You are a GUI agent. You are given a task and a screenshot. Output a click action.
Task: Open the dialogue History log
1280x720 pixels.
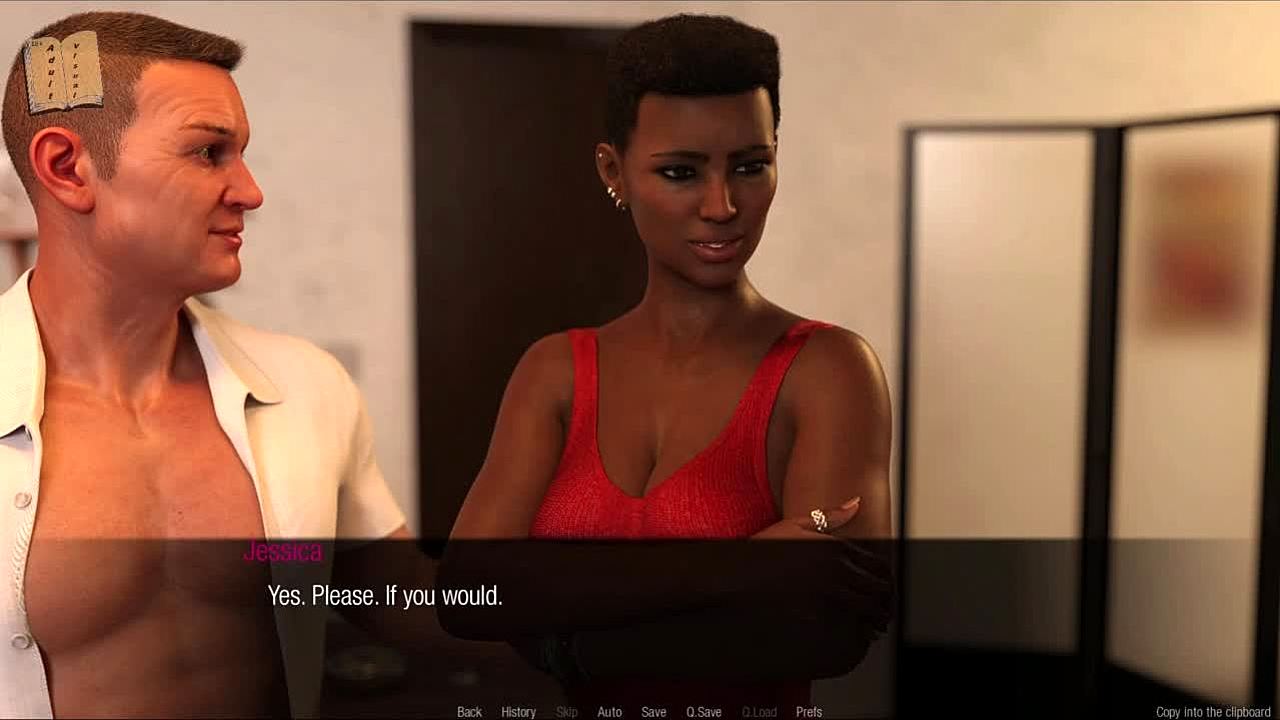(518, 712)
